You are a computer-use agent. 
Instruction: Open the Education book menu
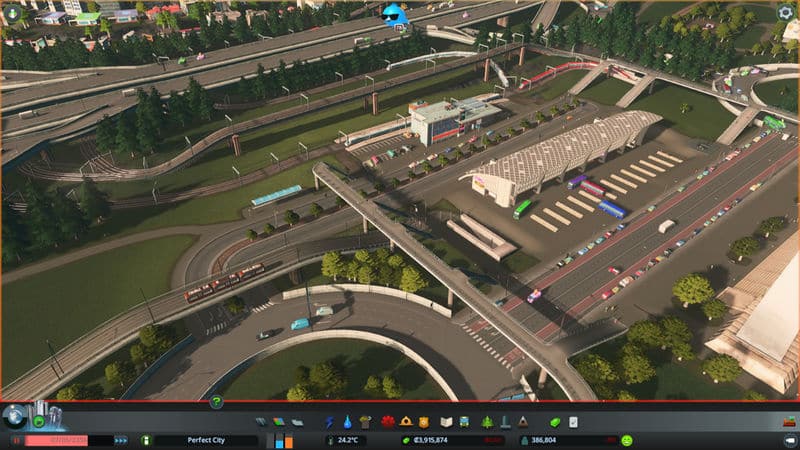[446, 422]
